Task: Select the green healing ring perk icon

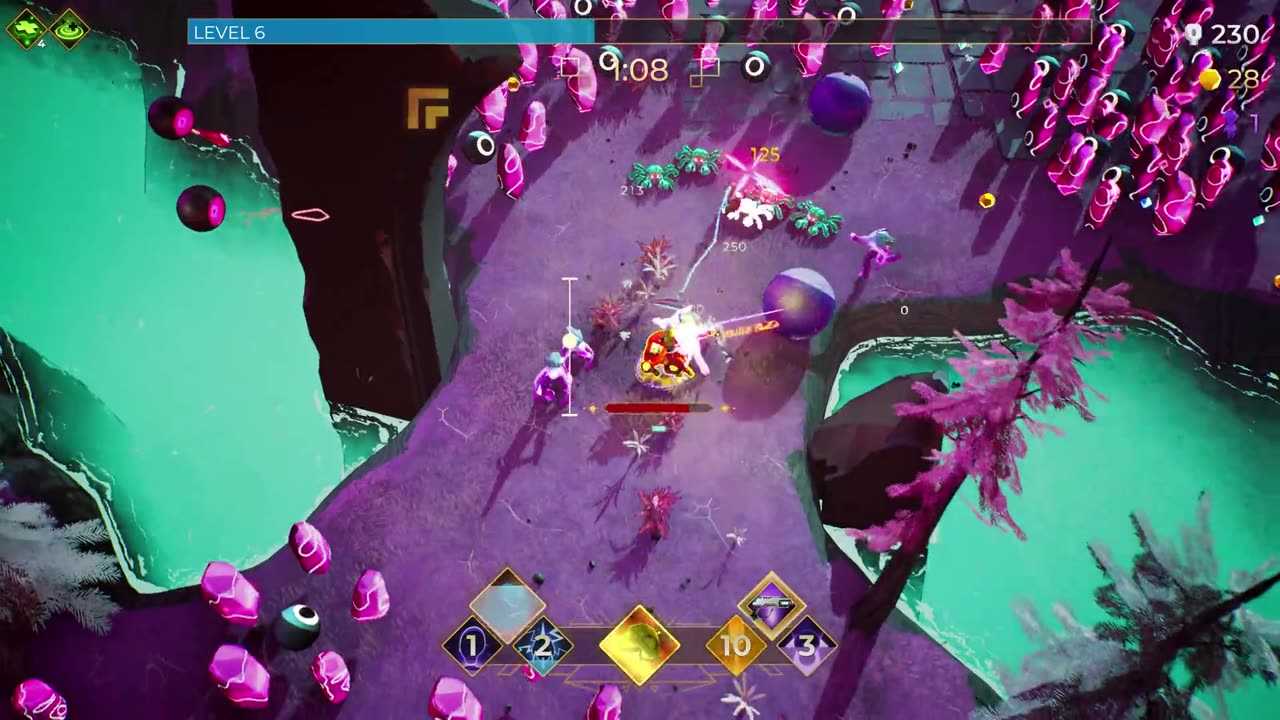Action: tap(69, 29)
